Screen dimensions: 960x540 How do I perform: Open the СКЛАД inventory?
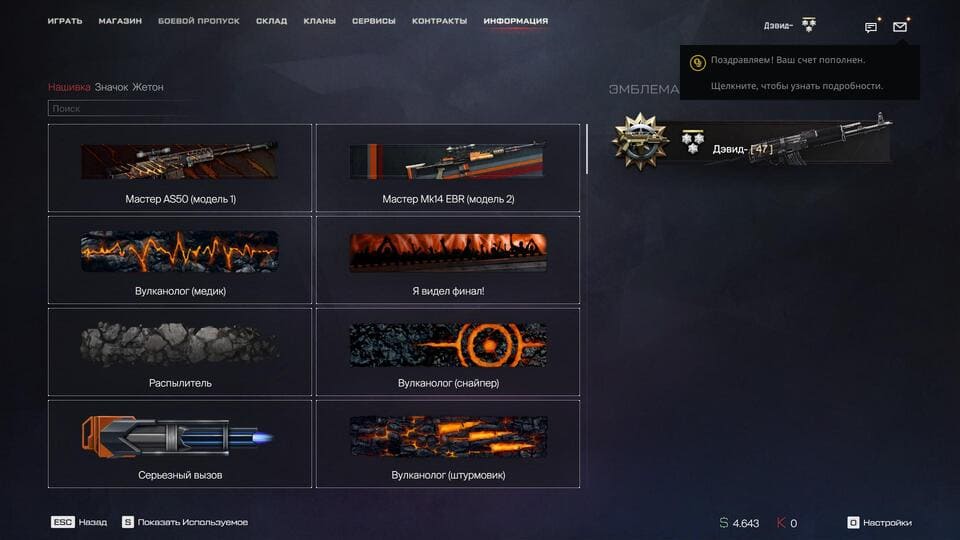tap(271, 21)
